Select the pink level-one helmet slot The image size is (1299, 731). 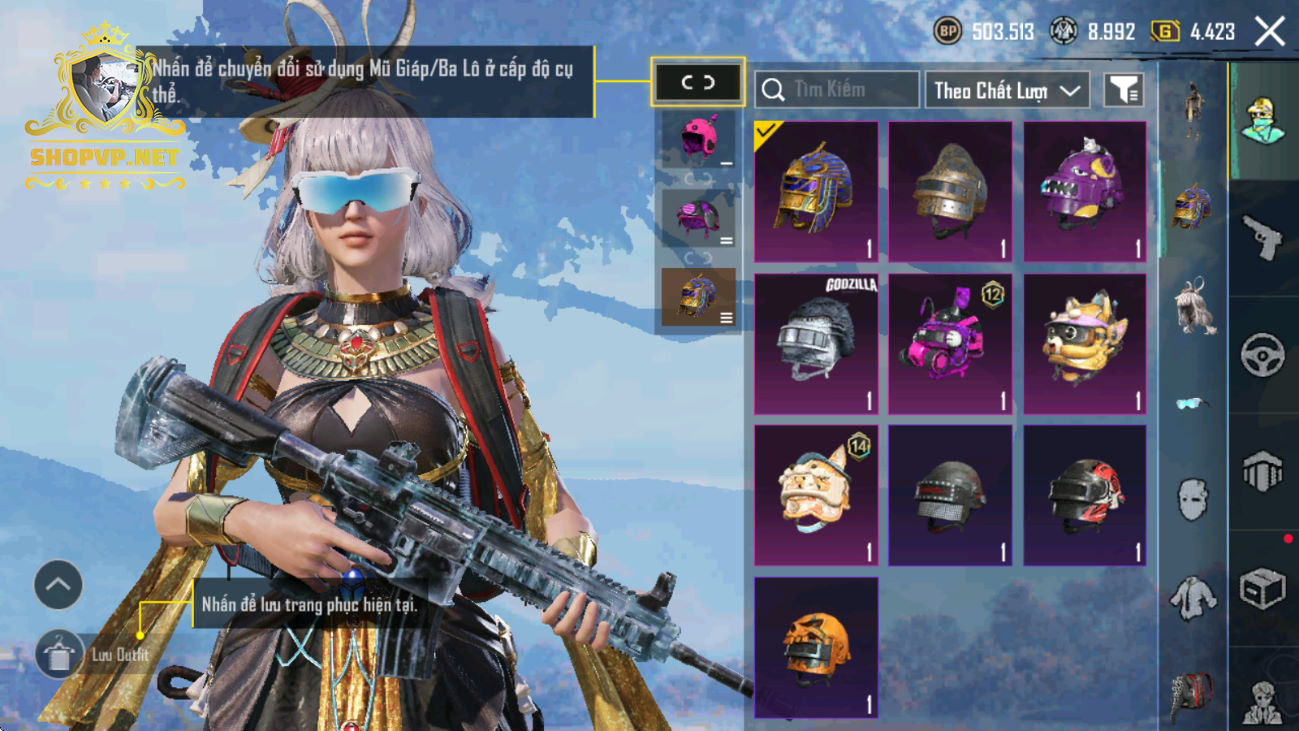pyautogui.click(x=698, y=138)
